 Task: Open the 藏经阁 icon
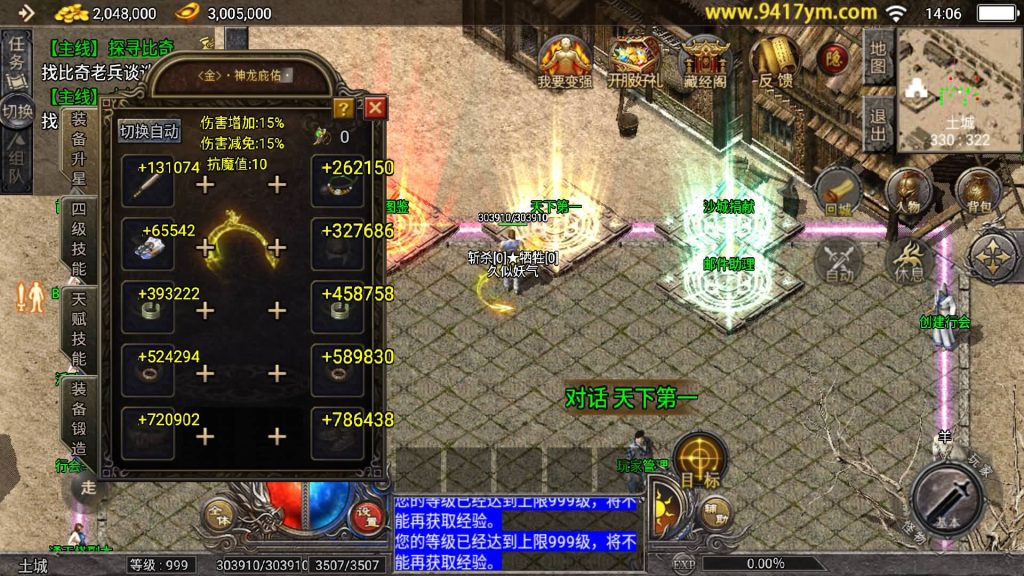coord(706,62)
